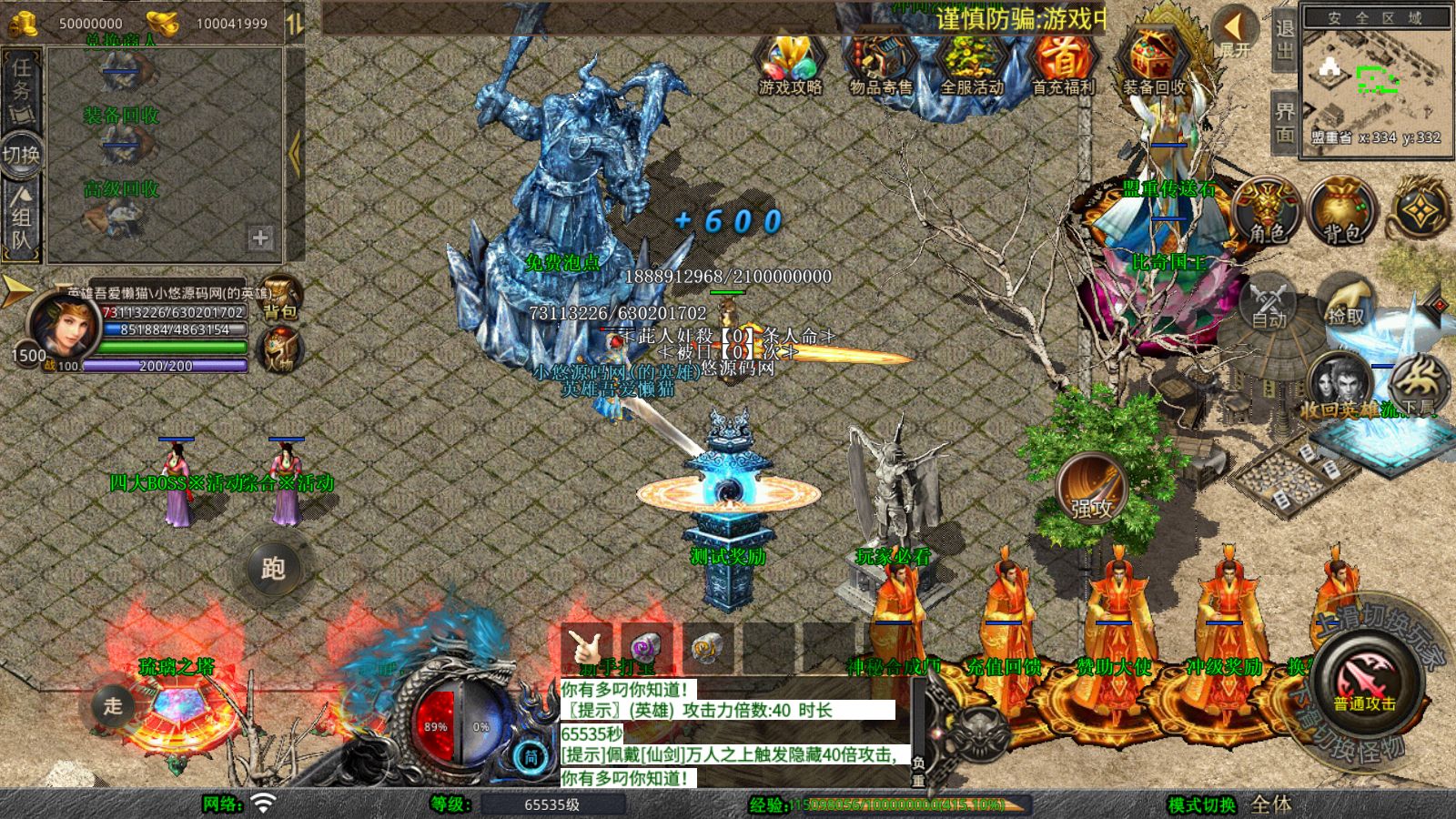Image resolution: width=1456 pixels, height=819 pixels.
Task: Open the hero's 背包 bag beside the portrait
Action: [280, 297]
